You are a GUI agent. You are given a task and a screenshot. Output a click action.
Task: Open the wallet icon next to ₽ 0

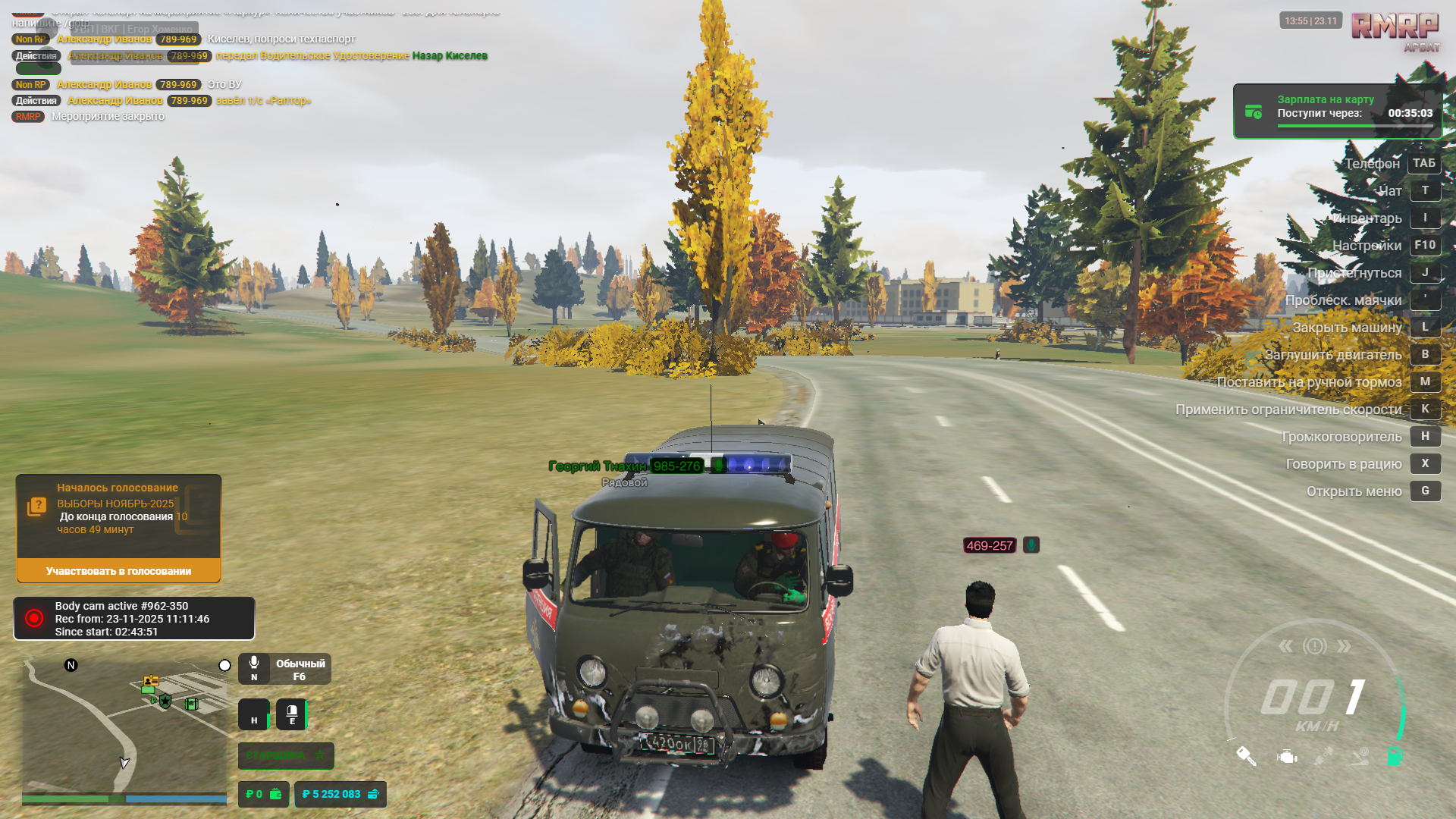click(x=275, y=793)
